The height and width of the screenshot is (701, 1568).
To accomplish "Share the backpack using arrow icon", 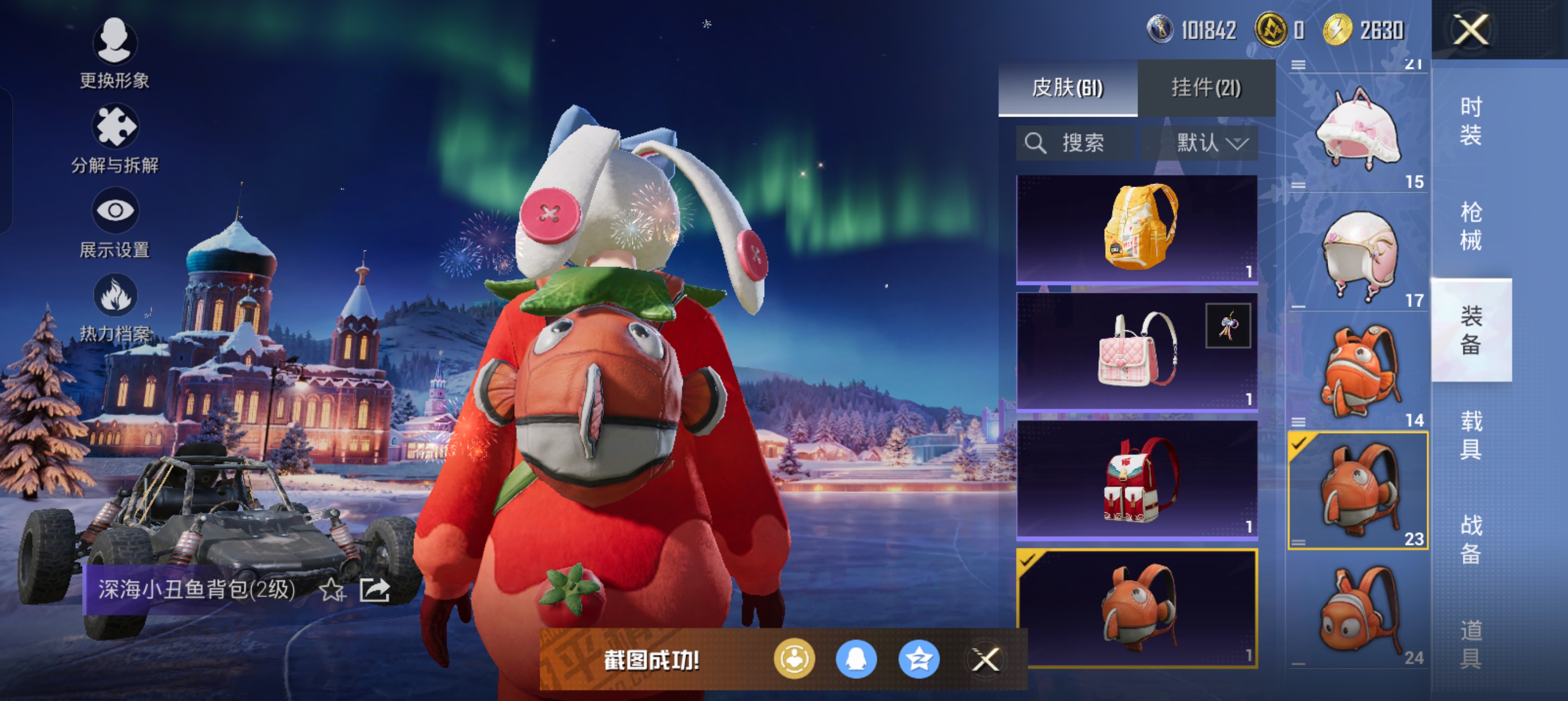I will (374, 589).
